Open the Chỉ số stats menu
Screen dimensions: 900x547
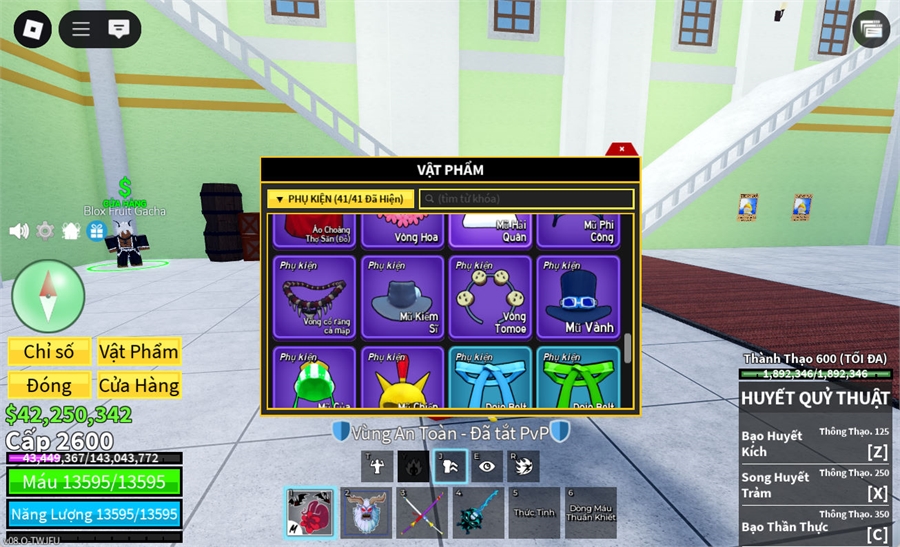click(49, 352)
